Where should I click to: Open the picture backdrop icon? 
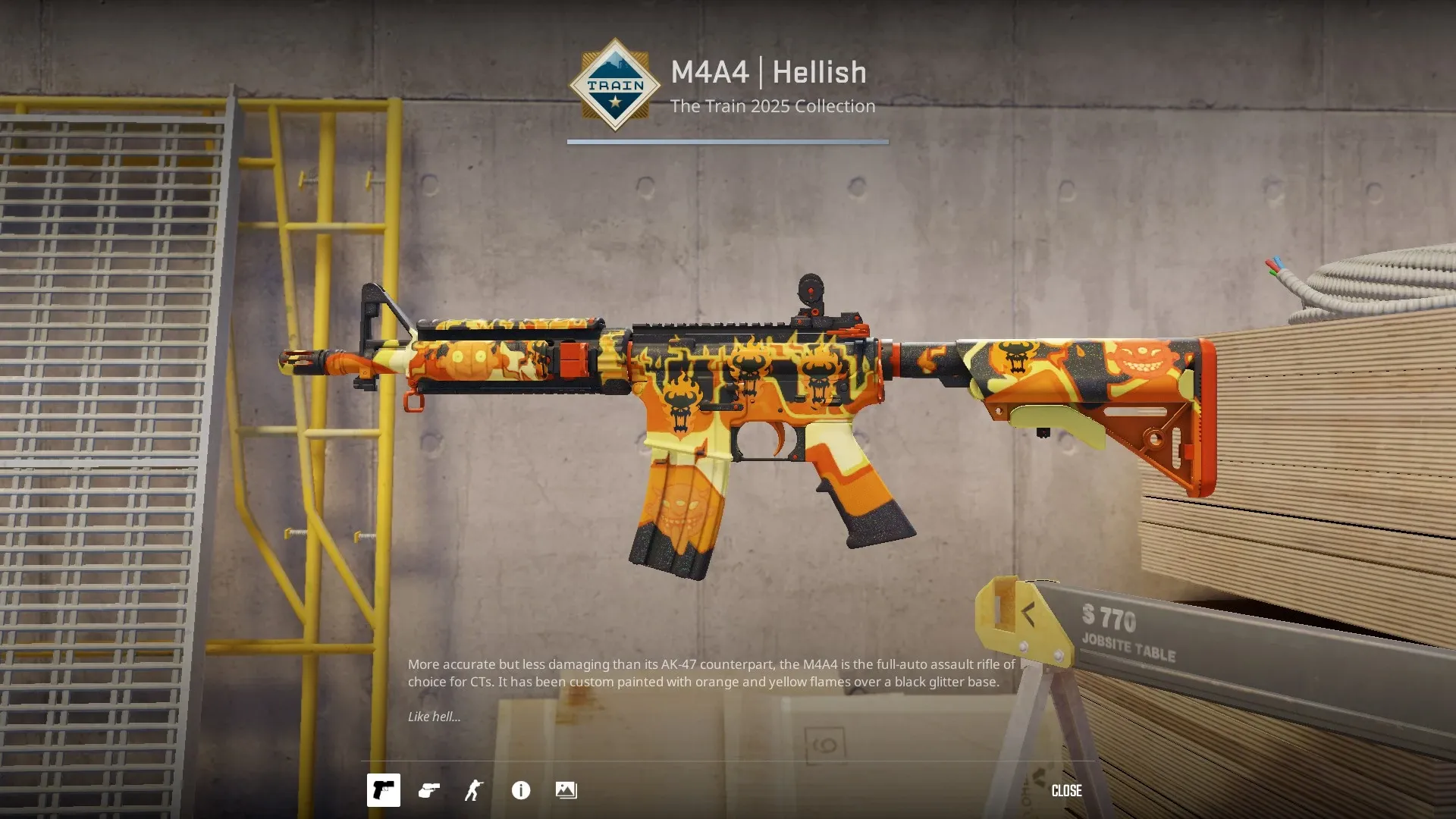point(566,790)
